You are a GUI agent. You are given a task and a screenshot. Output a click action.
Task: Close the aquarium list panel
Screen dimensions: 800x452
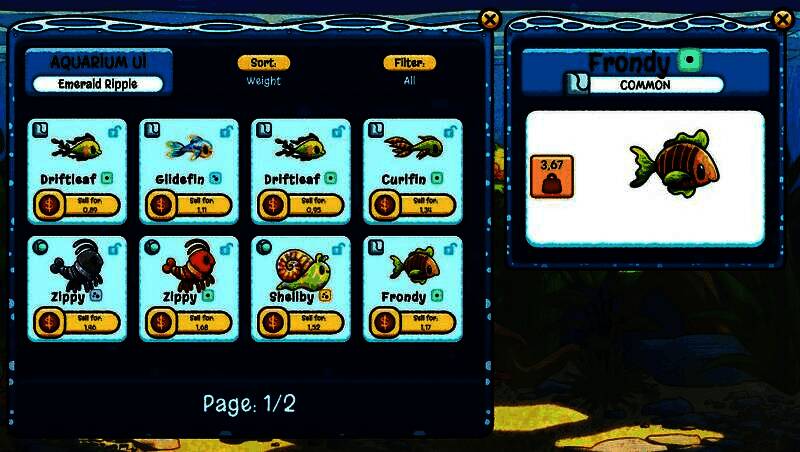point(489,18)
